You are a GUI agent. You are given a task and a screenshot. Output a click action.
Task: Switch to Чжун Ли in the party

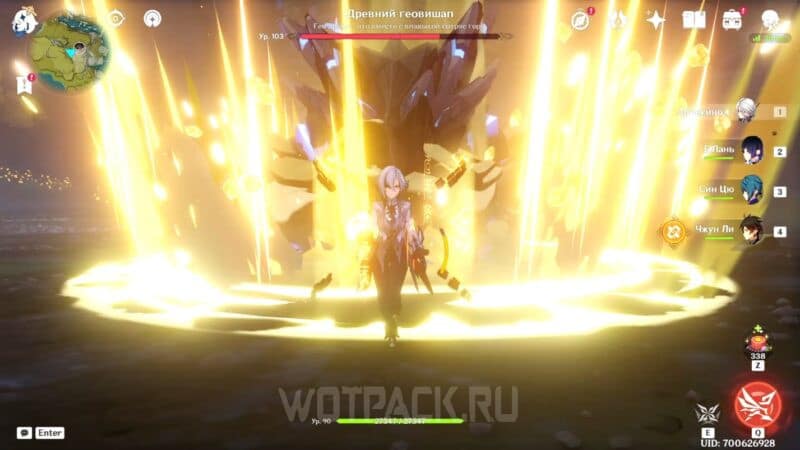click(x=751, y=230)
